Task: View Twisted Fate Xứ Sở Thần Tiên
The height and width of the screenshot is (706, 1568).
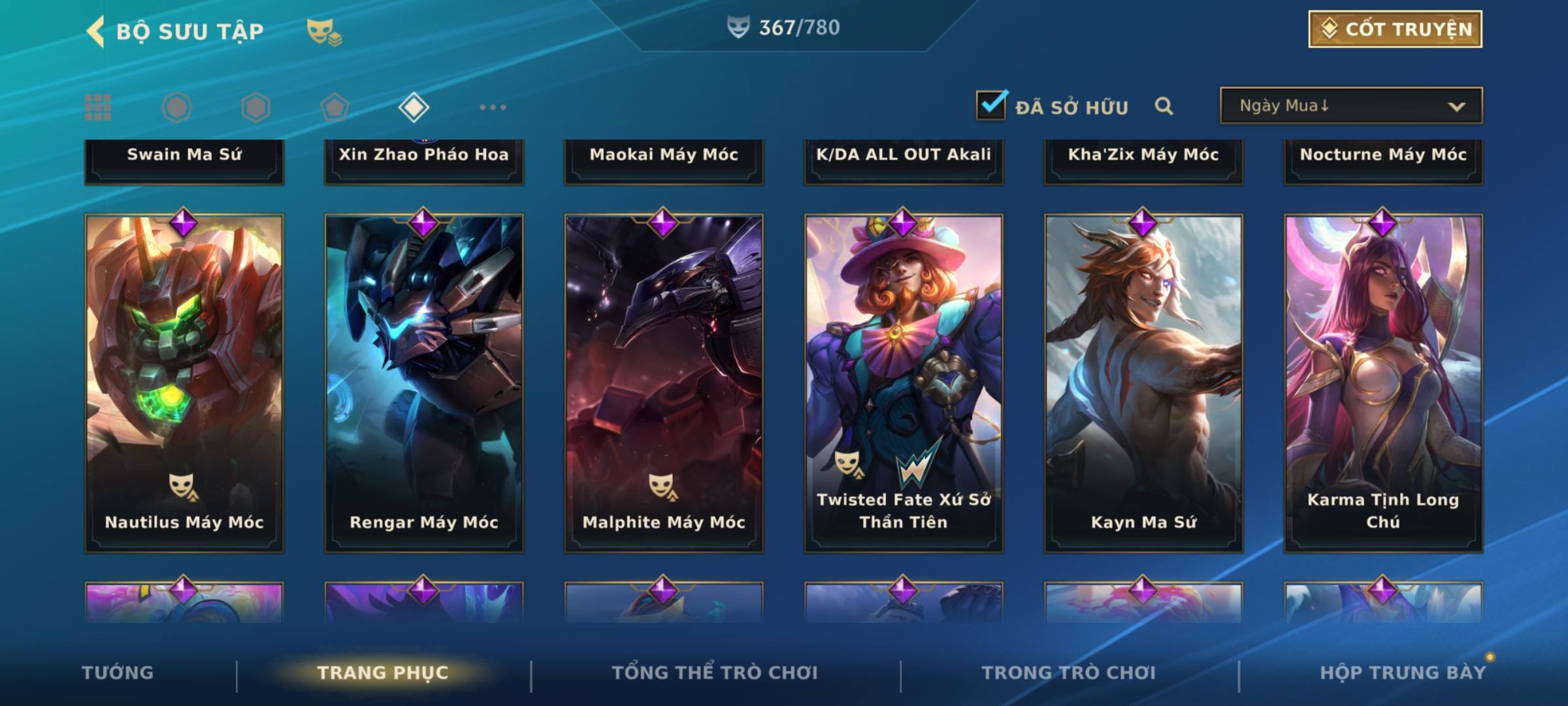Action: 904,384
